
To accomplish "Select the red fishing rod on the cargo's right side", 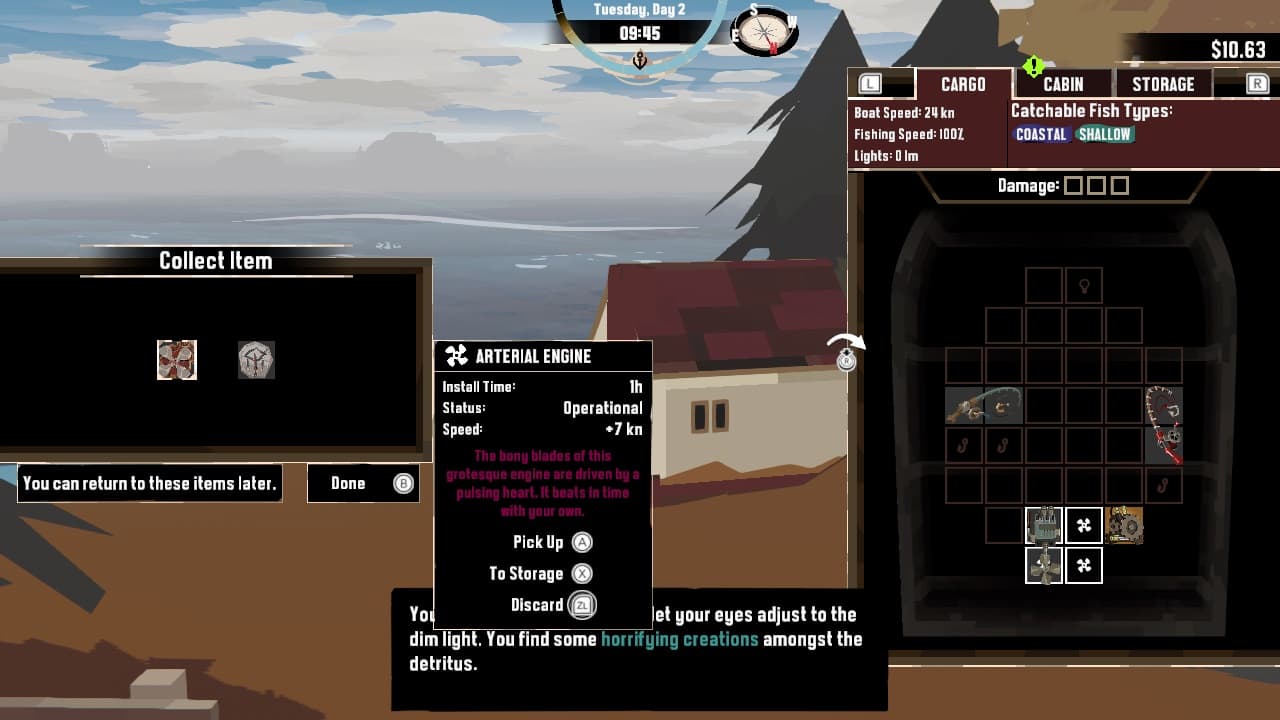I will coord(1162,425).
